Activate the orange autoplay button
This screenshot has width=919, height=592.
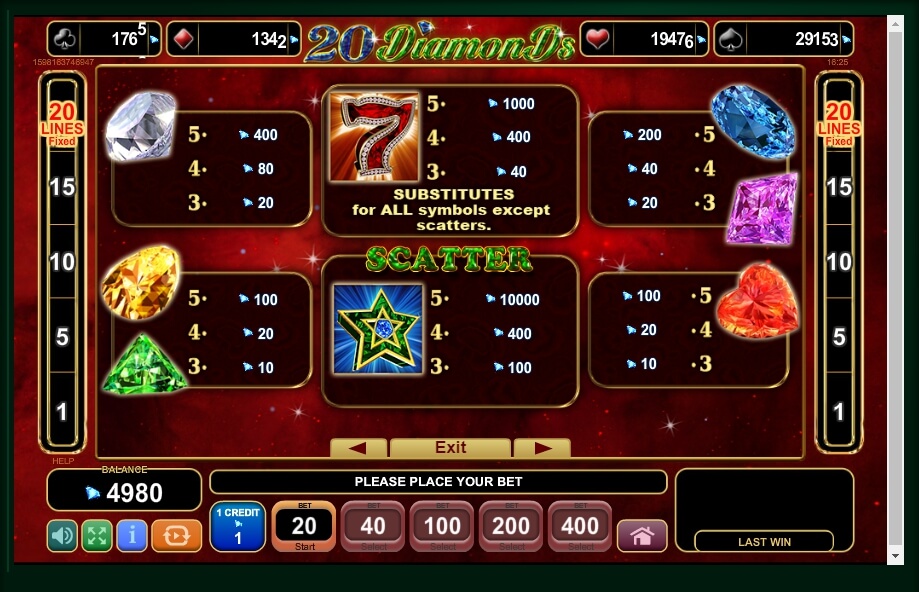pos(176,536)
